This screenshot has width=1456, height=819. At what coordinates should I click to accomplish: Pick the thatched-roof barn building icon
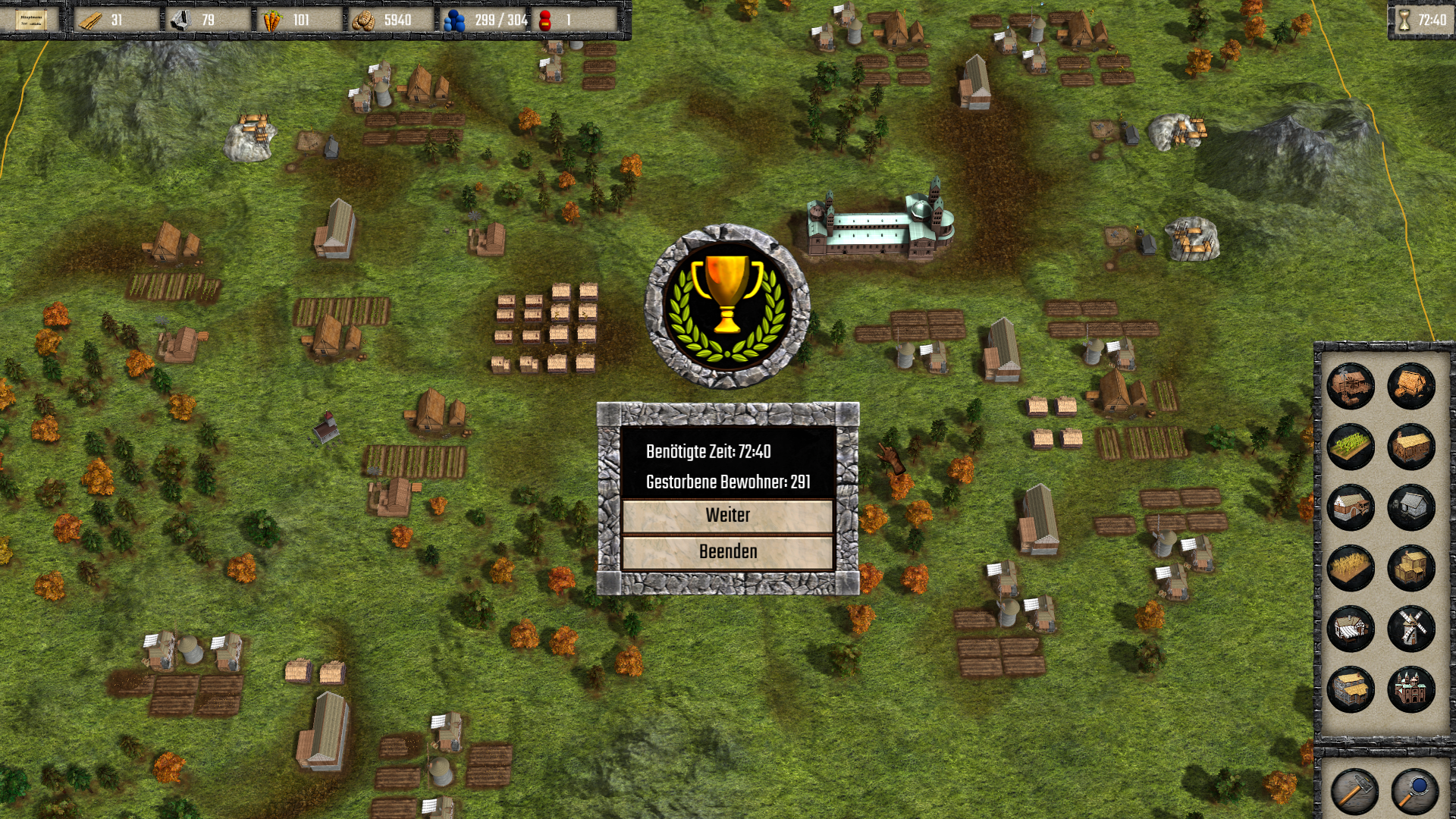coord(1411,446)
